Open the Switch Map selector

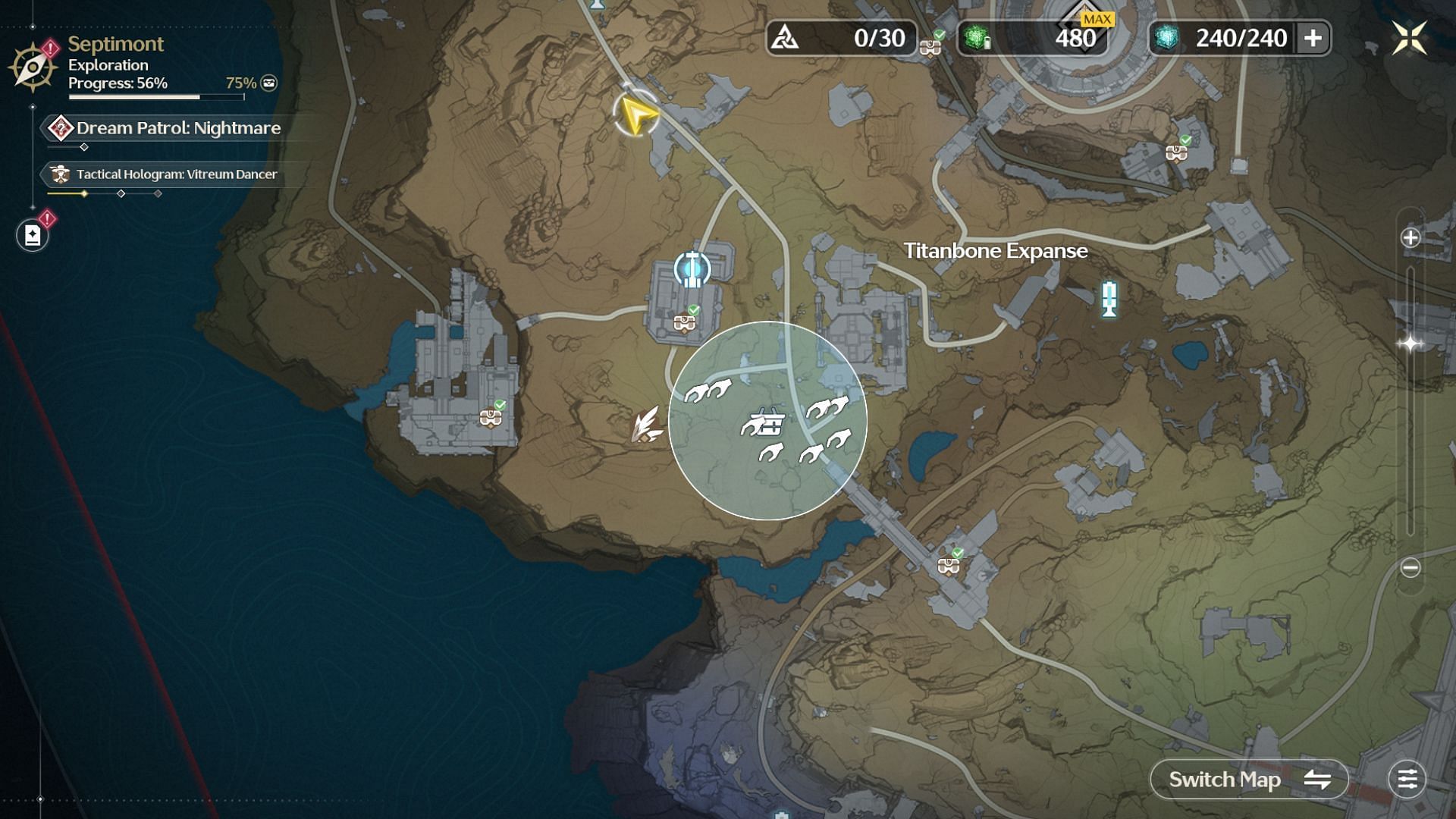tap(1249, 780)
